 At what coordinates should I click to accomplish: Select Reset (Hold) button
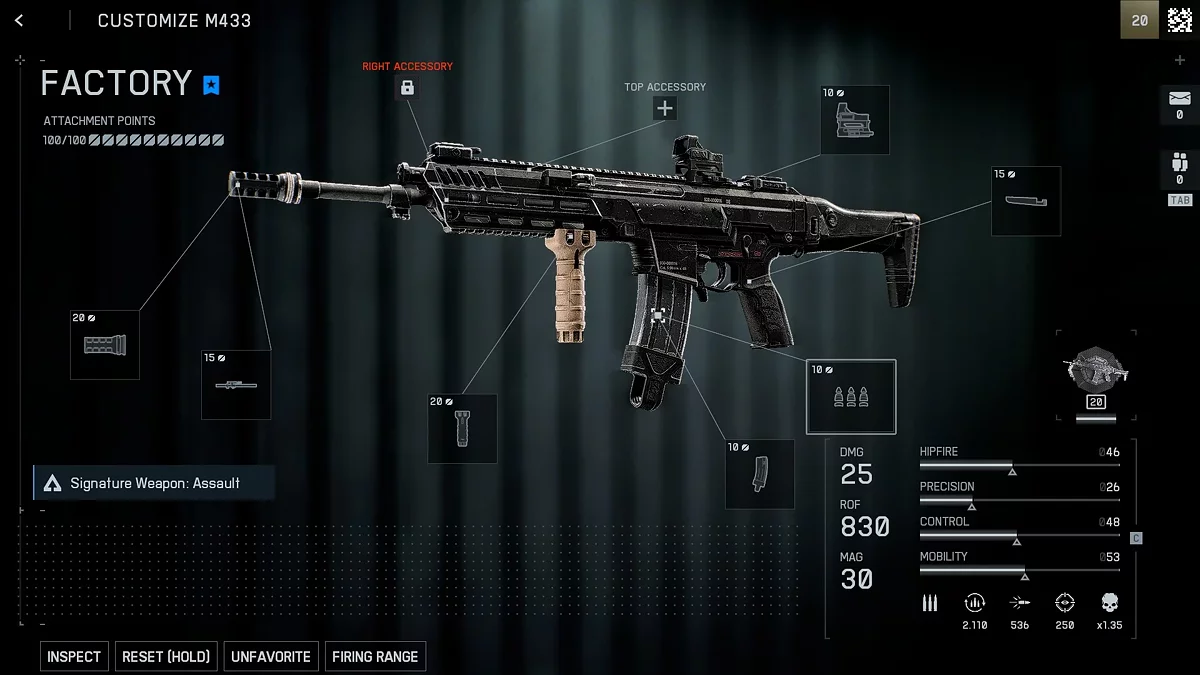click(166, 656)
